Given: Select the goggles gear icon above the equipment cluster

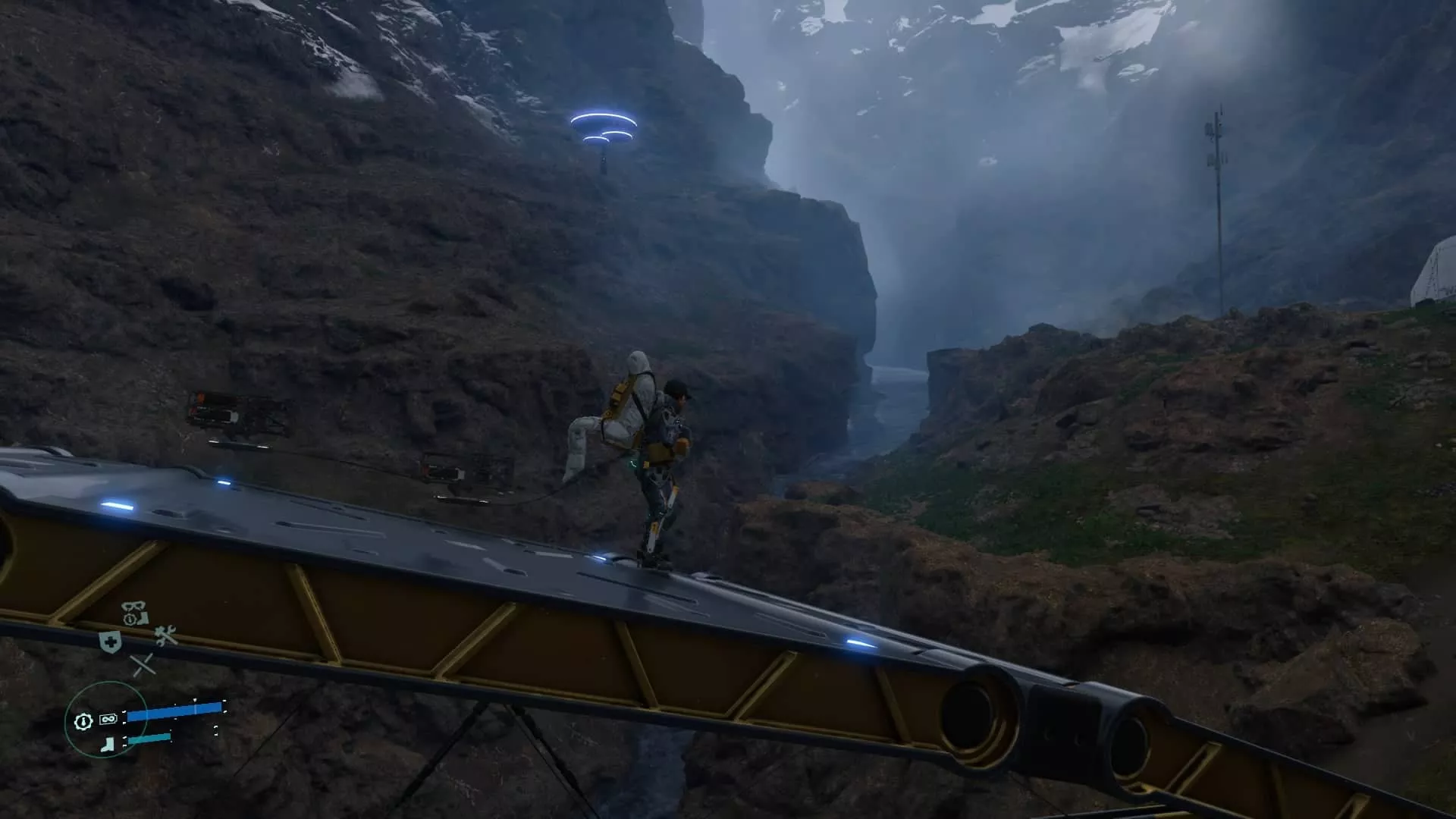Looking at the screenshot, I should [x=133, y=606].
